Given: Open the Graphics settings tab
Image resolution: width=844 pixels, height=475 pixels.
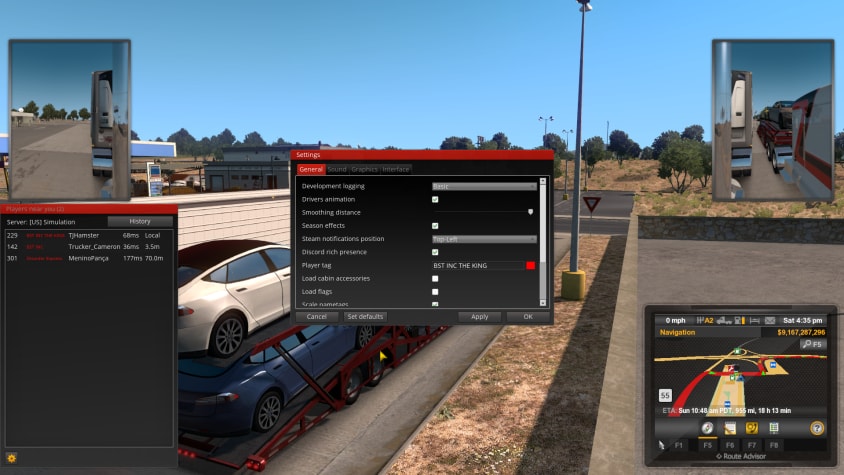Looking at the screenshot, I should coord(364,169).
